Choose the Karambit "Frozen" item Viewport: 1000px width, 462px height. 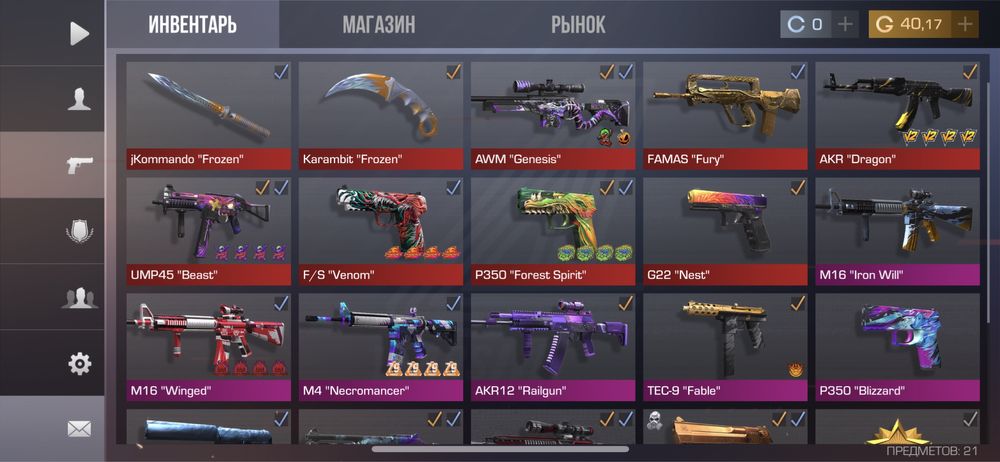tap(381, 114)
